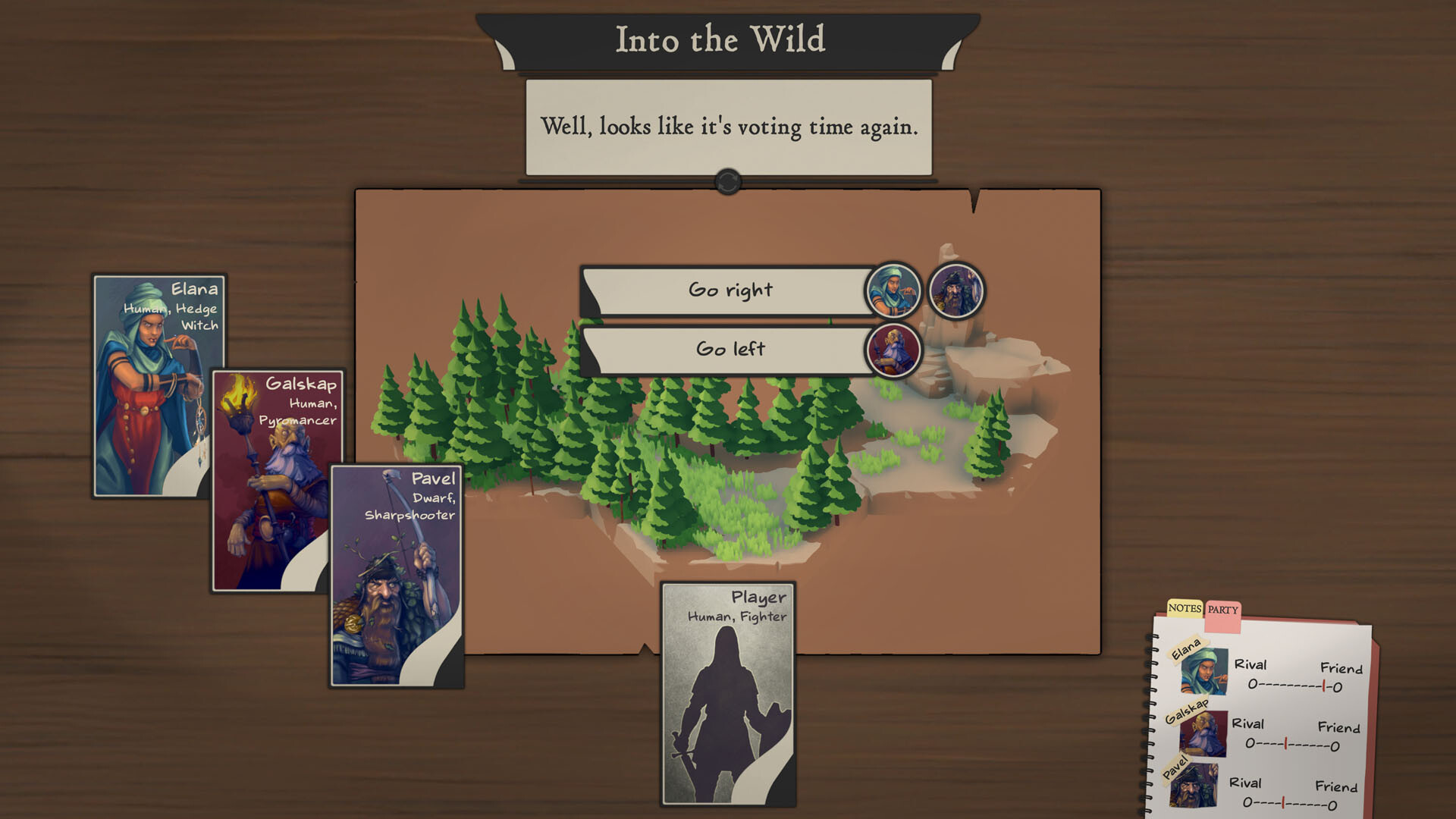Click Pavel's Rival-Friend relationship slider
This screenshot has width=1456, height=819.
(1289, 803)
